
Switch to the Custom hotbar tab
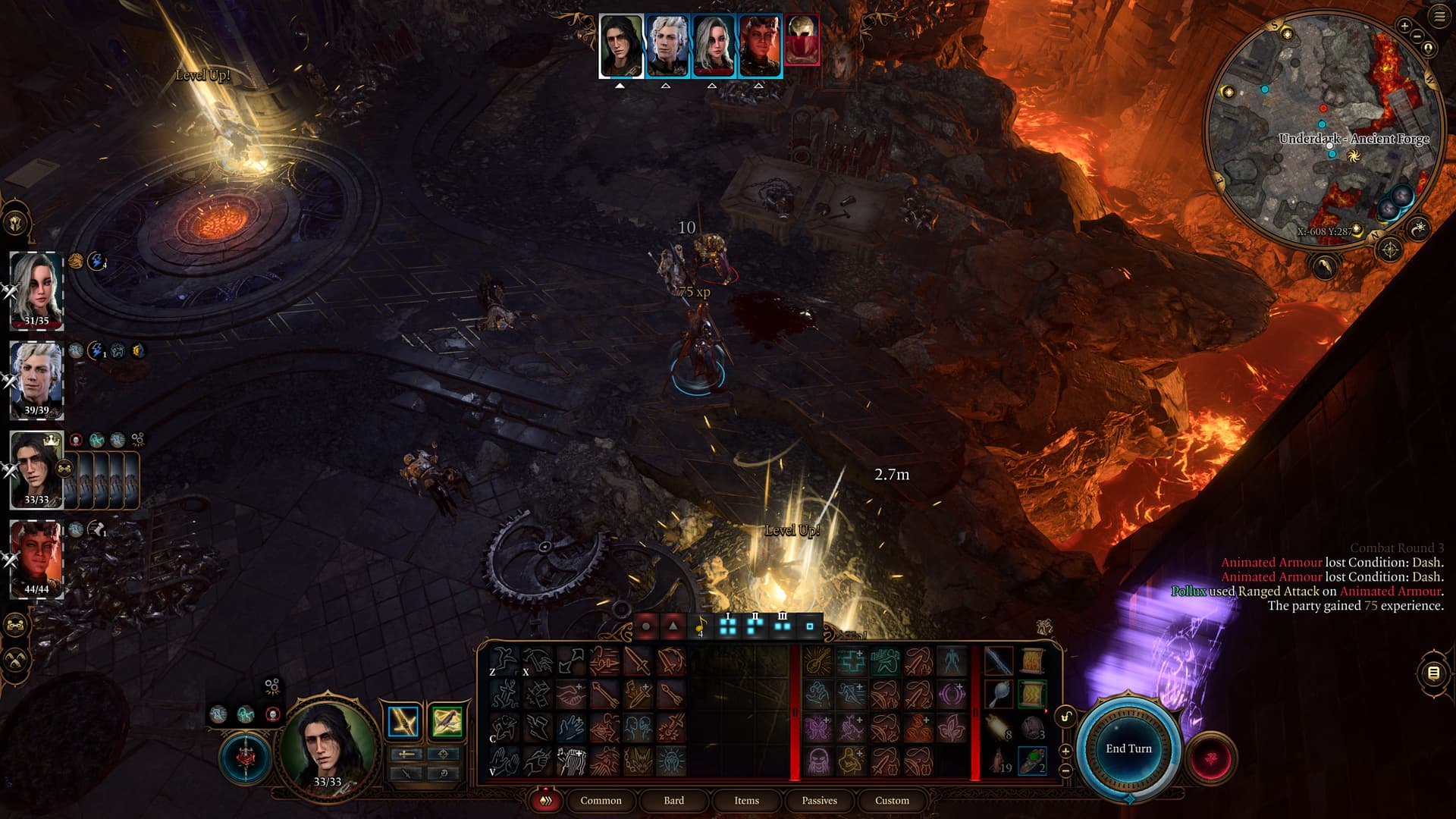(892, 800)
